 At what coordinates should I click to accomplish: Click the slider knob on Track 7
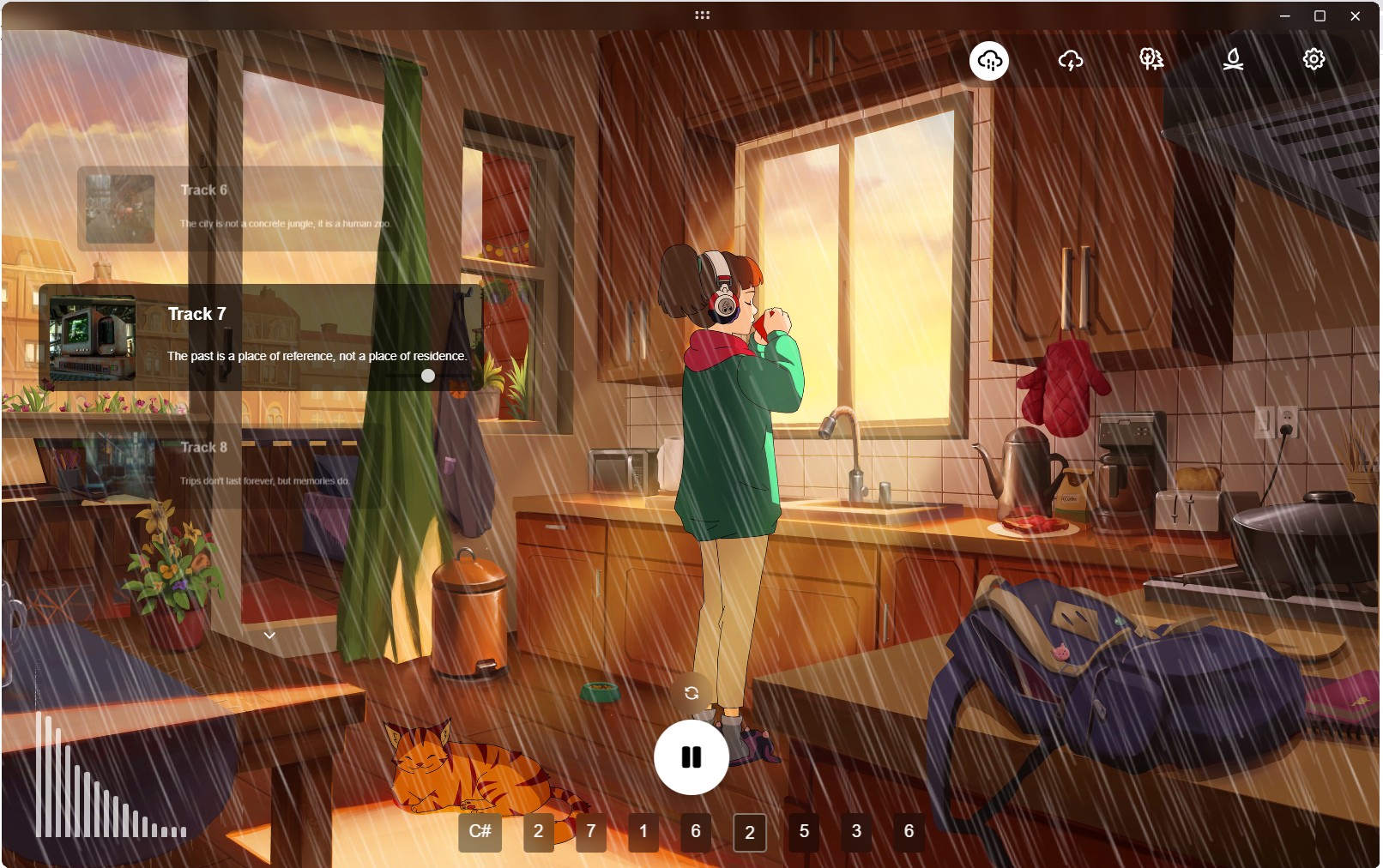(x=428, y=376)
